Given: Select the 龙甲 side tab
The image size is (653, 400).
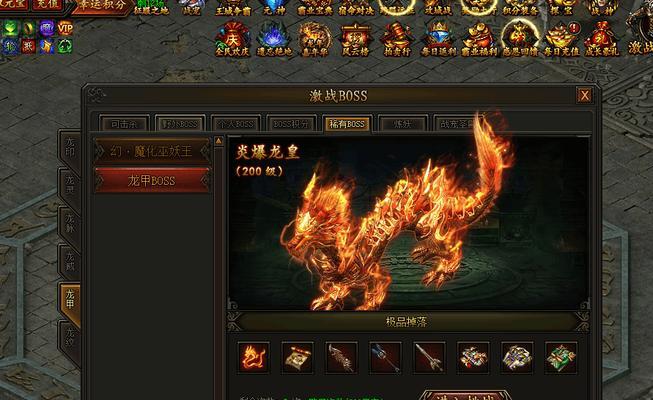Looking at the screenshot, I should pyautogui.click(x=70, y=298).
